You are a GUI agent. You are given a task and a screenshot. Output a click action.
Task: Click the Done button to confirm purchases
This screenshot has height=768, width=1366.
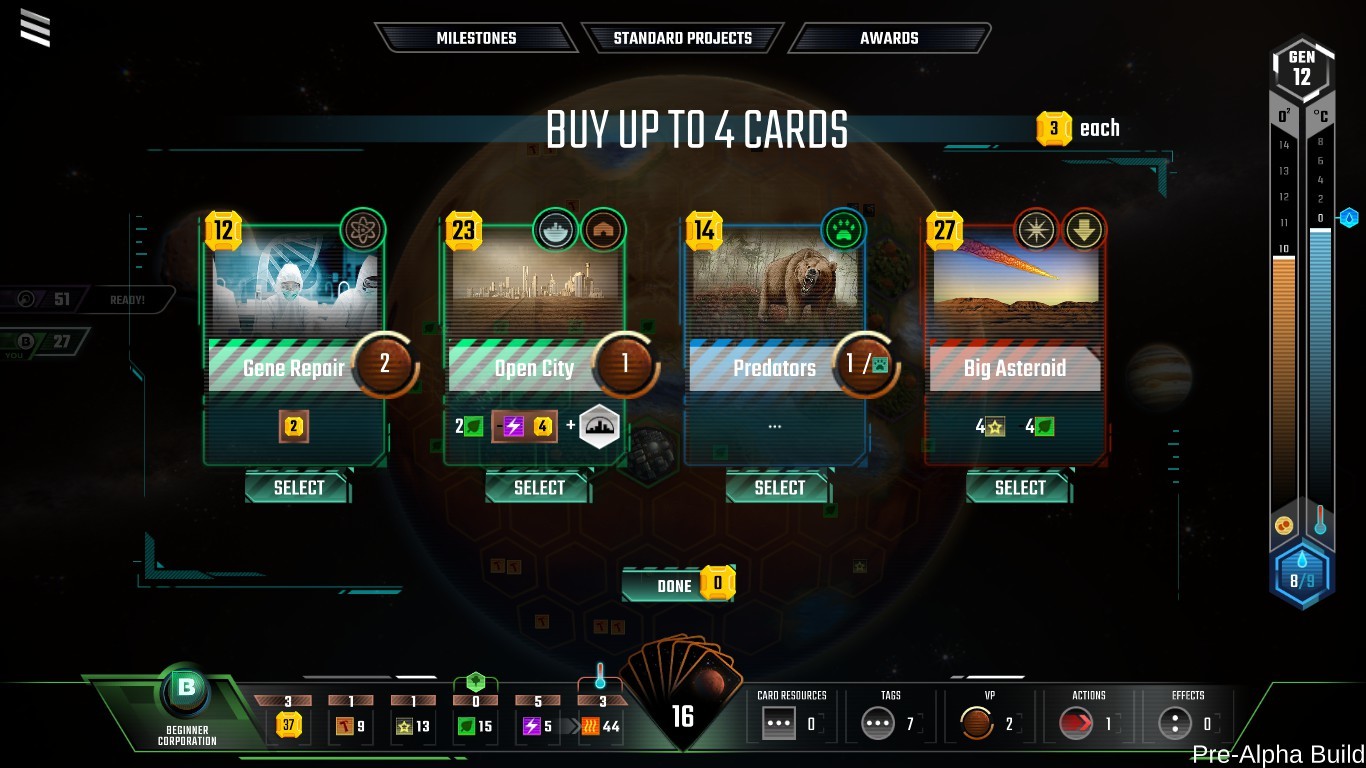coord(672,584)
